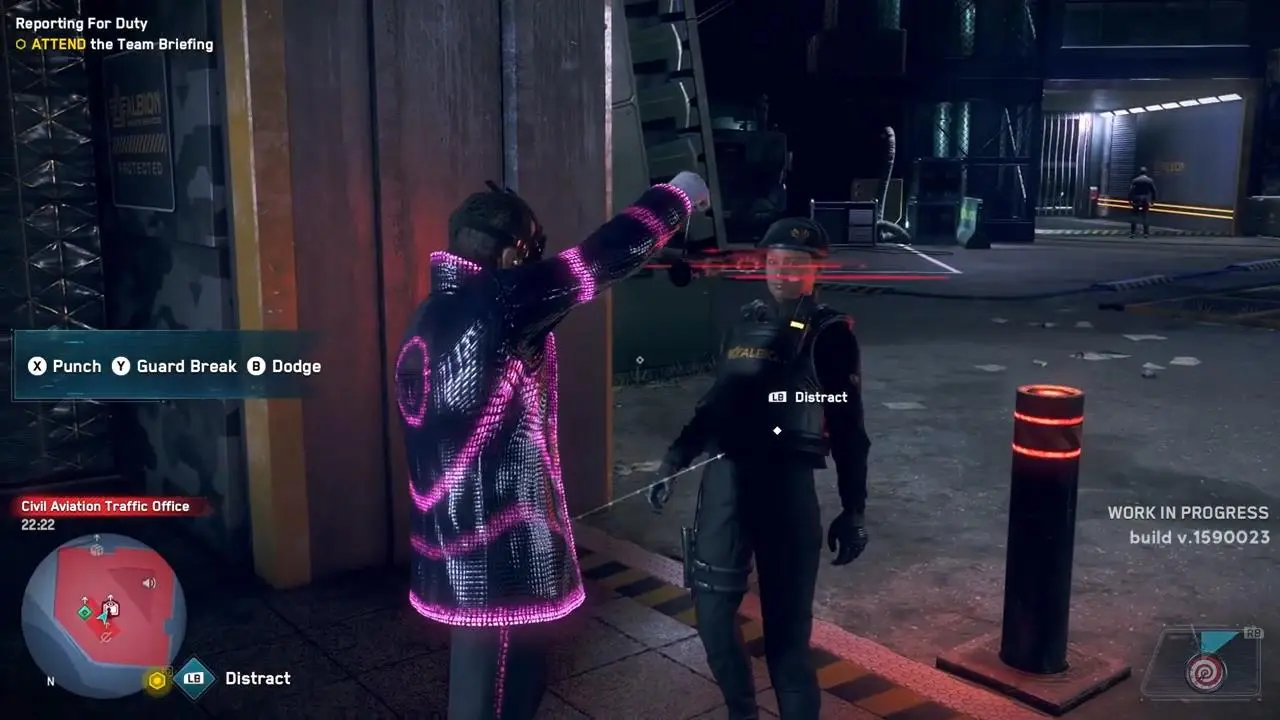Click the WORK IN PROGRESS build label

point(1186,513)
